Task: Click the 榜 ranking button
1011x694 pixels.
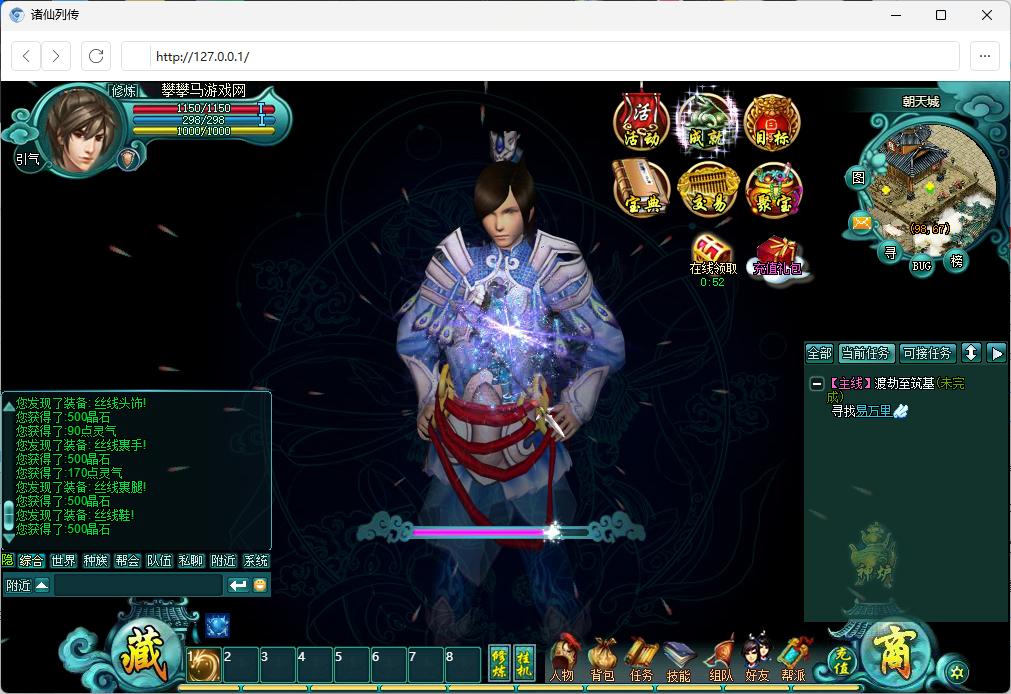Action: [x=957, y=260]
